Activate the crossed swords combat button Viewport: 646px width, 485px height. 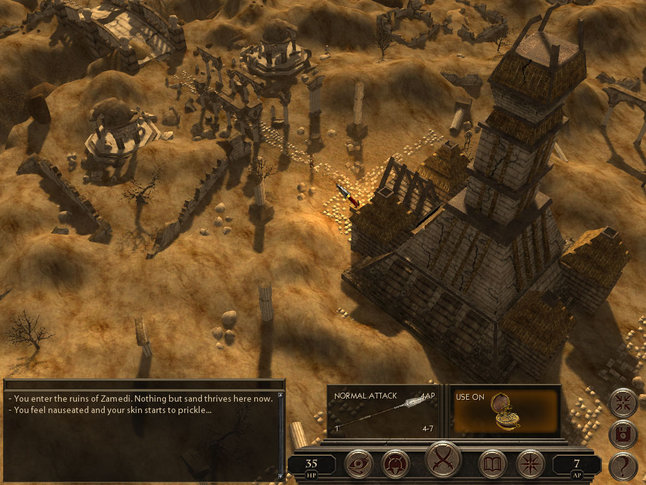click(x=443, y=461)
